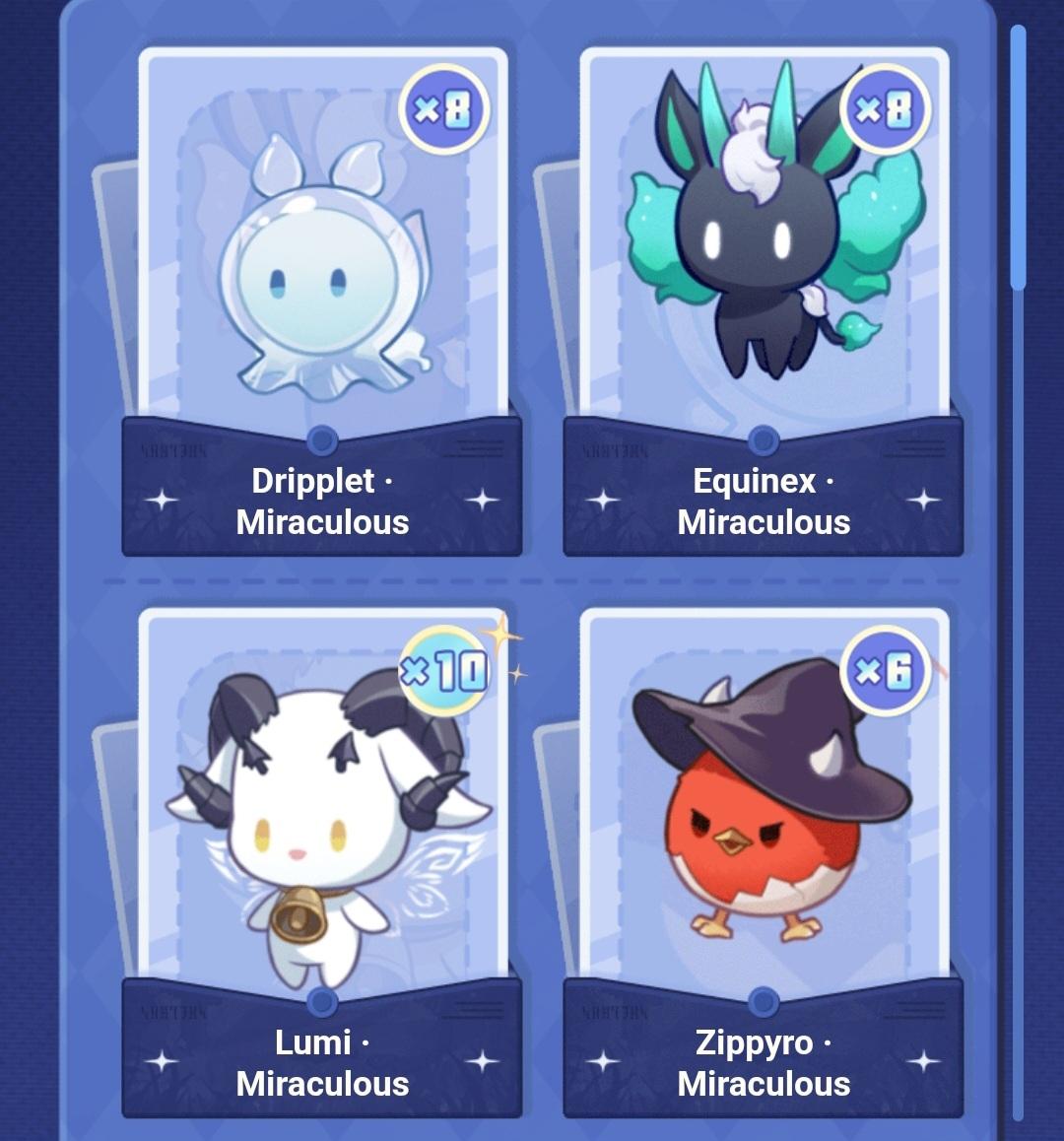This screenshot has height=1141, width=1064.
Task: Click the vertical scrollbar thumb
Action: pyautogui.click(x=1018, y=158)
